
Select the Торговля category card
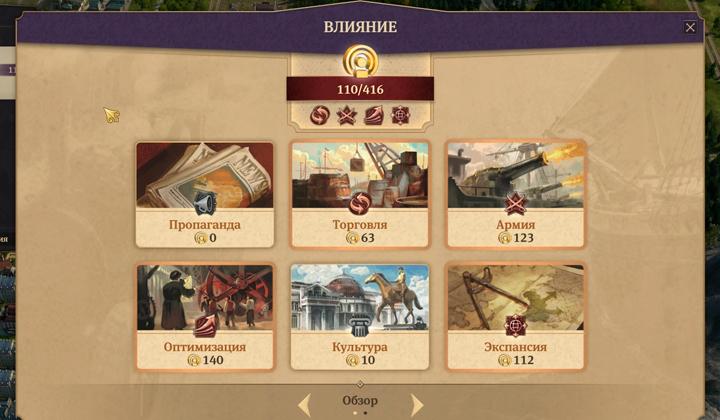pos(360,194)
